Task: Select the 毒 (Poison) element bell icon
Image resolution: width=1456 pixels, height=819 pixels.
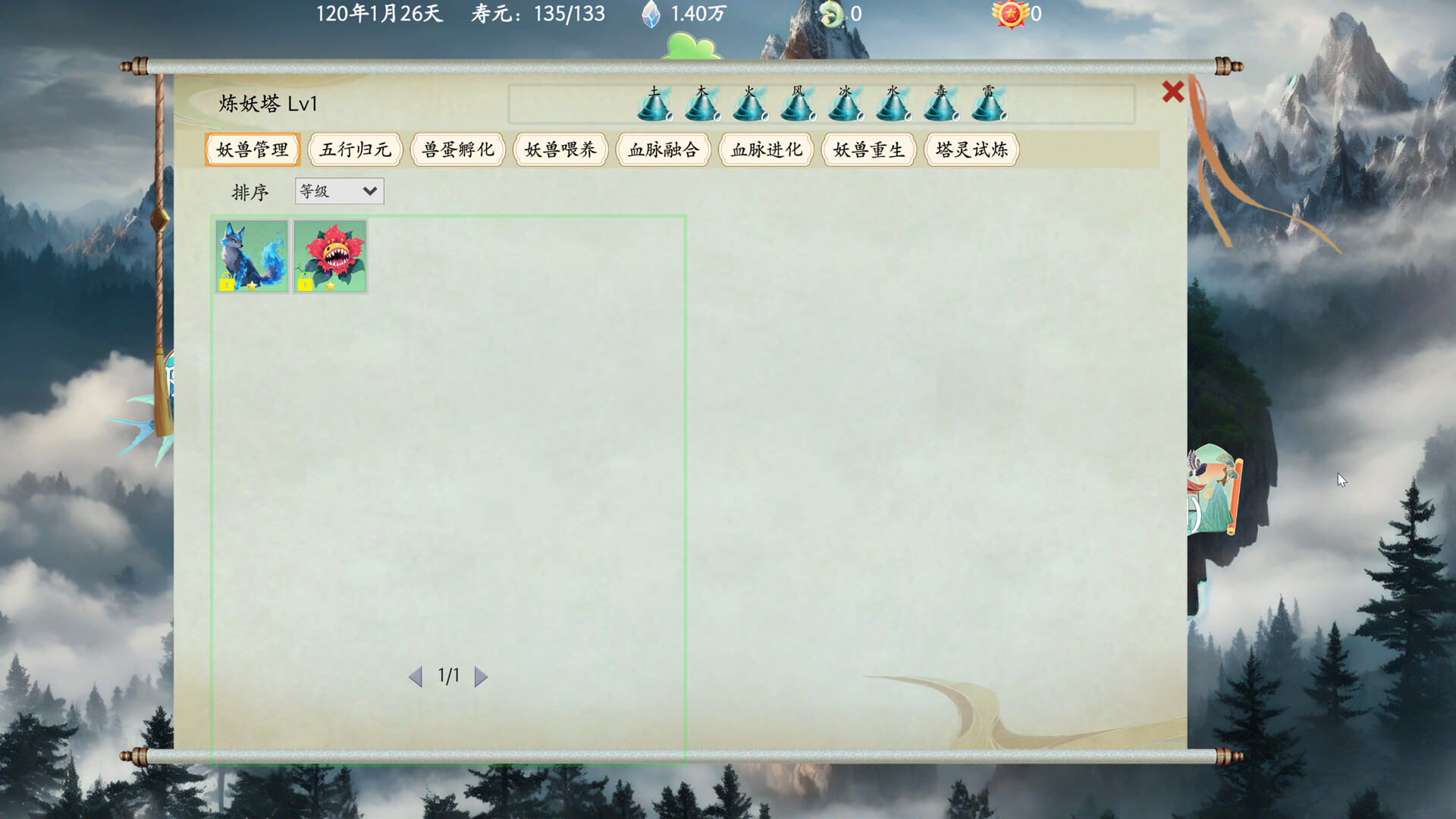Action: click(942, 106)
